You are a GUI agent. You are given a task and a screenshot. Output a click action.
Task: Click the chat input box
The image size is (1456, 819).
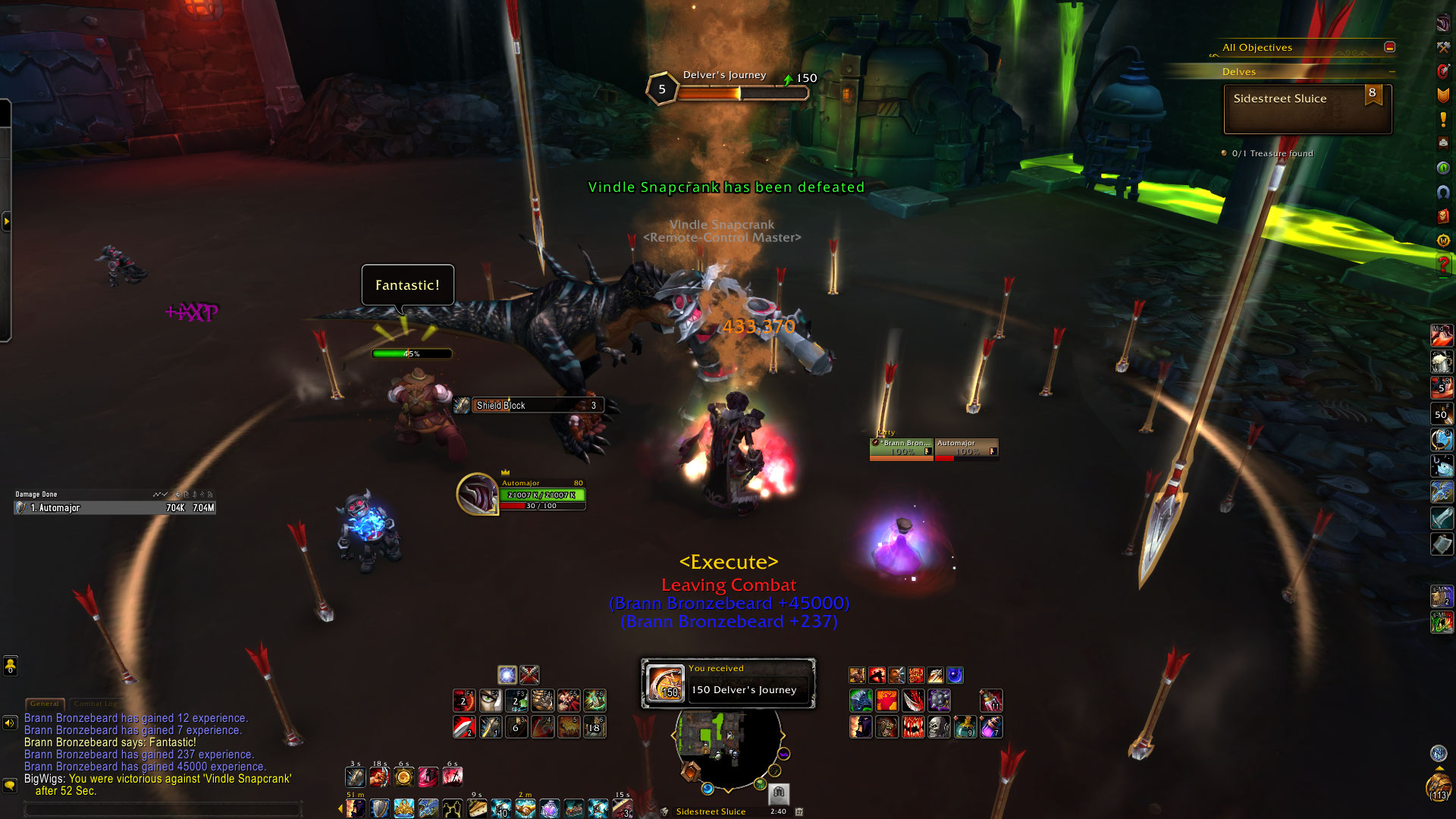[x=163, y=809]
